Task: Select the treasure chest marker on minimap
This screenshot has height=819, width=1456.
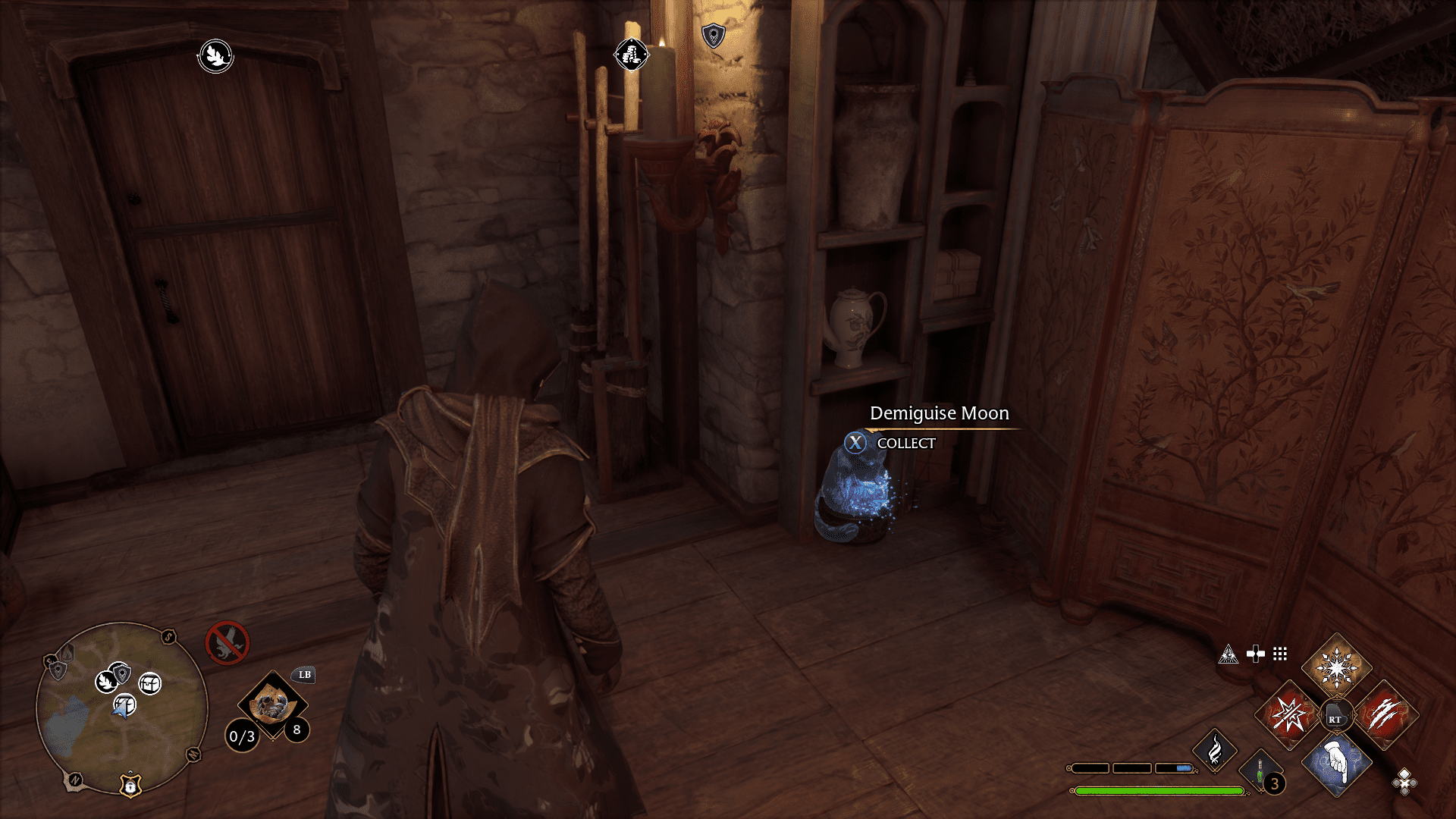Action: pos(149,682)
